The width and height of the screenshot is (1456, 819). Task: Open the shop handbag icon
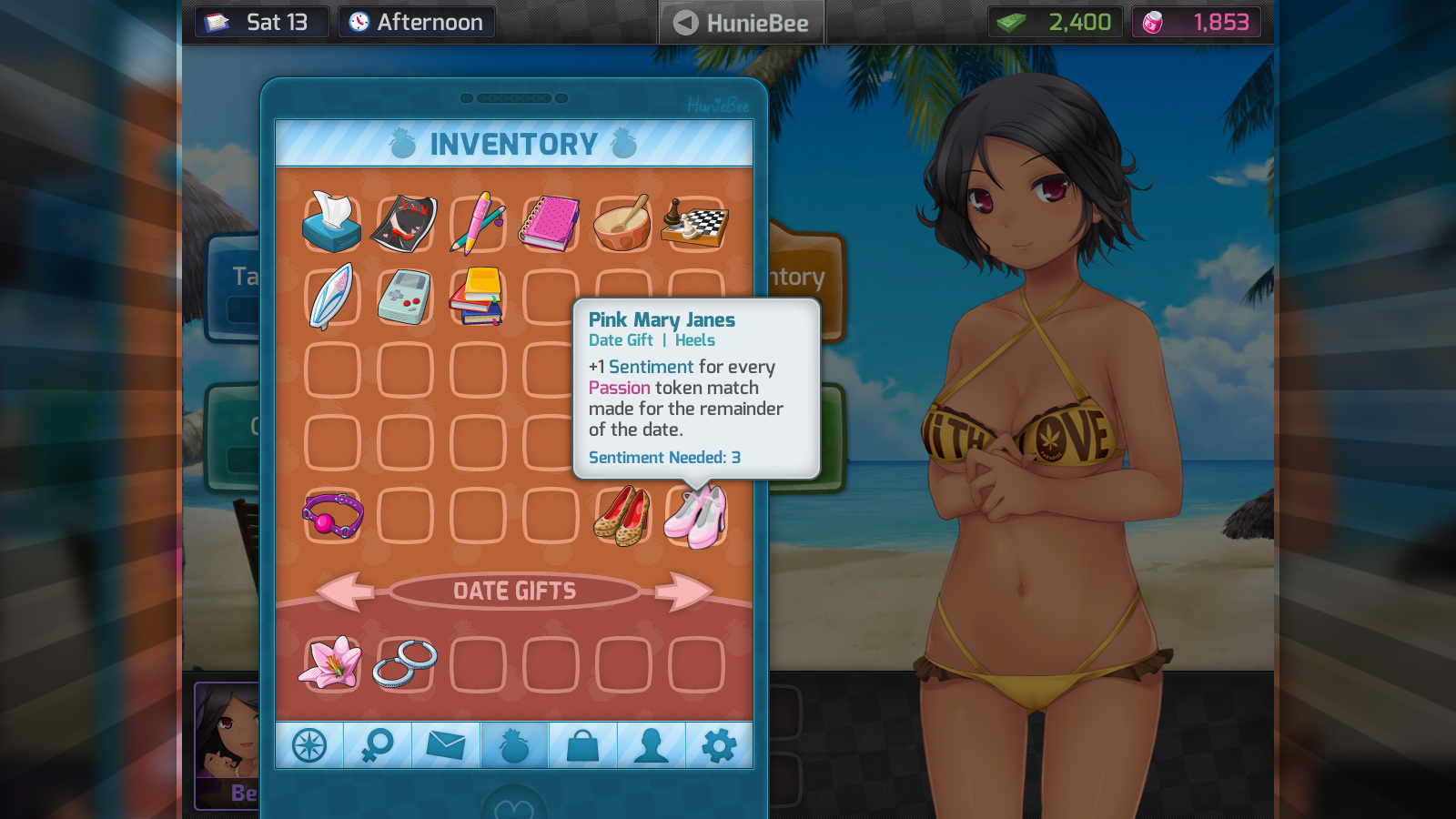582,744
